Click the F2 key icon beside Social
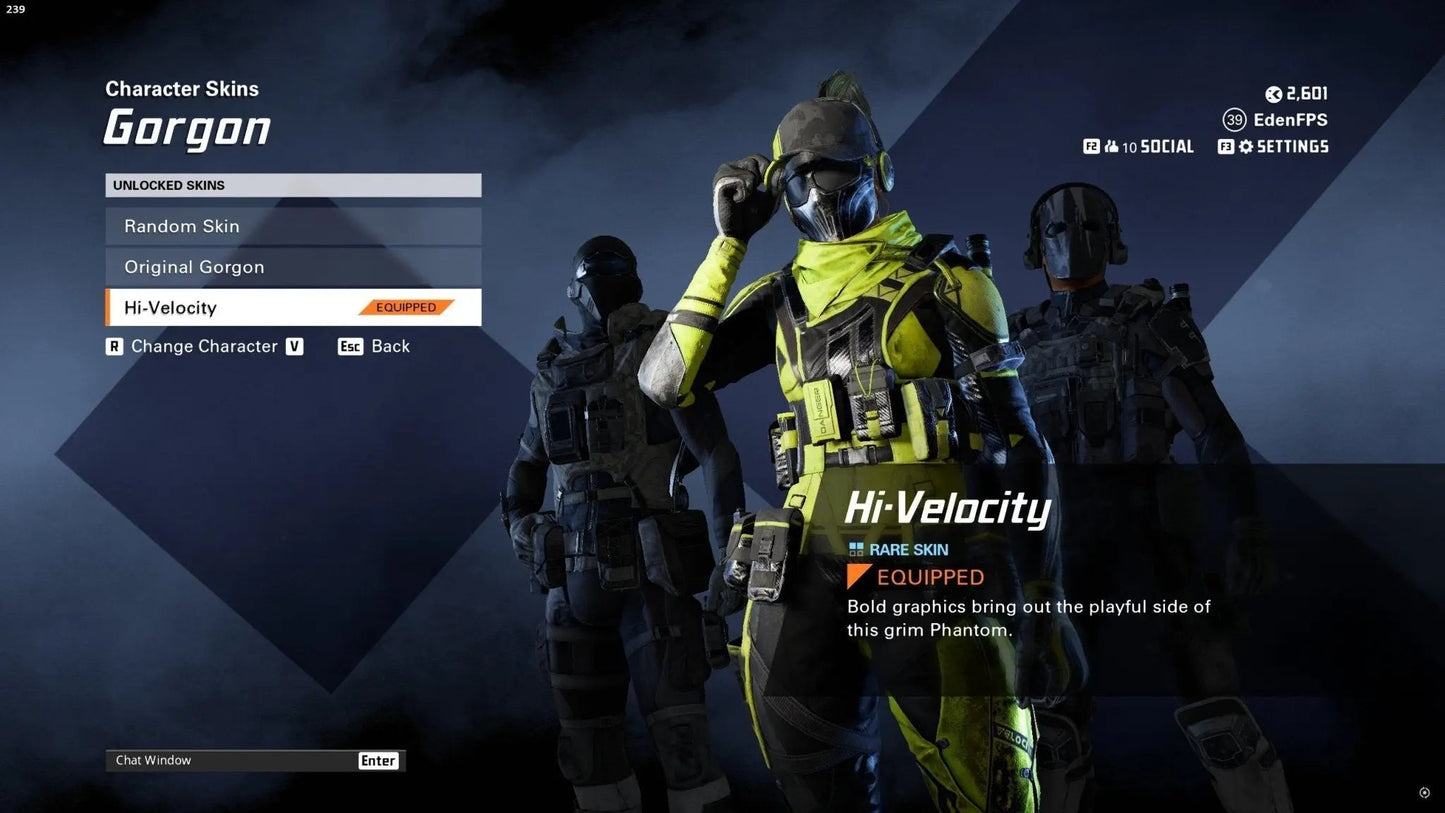Image resolution: width=1445 pixels, height=813 pixels. 1092,145
